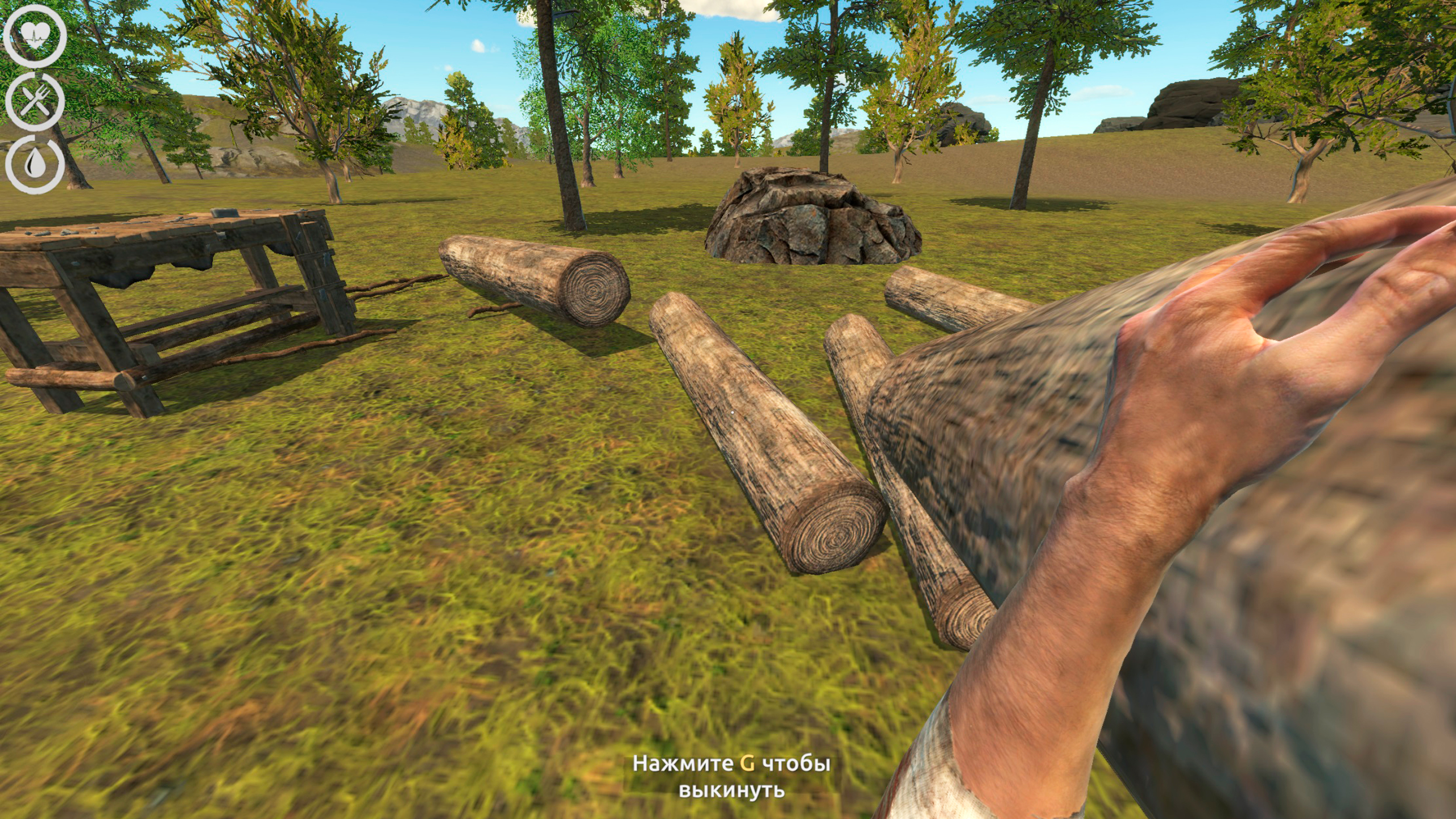Click the heart symbol inside the top circle
1456x819 pixels.
point(35,34)
